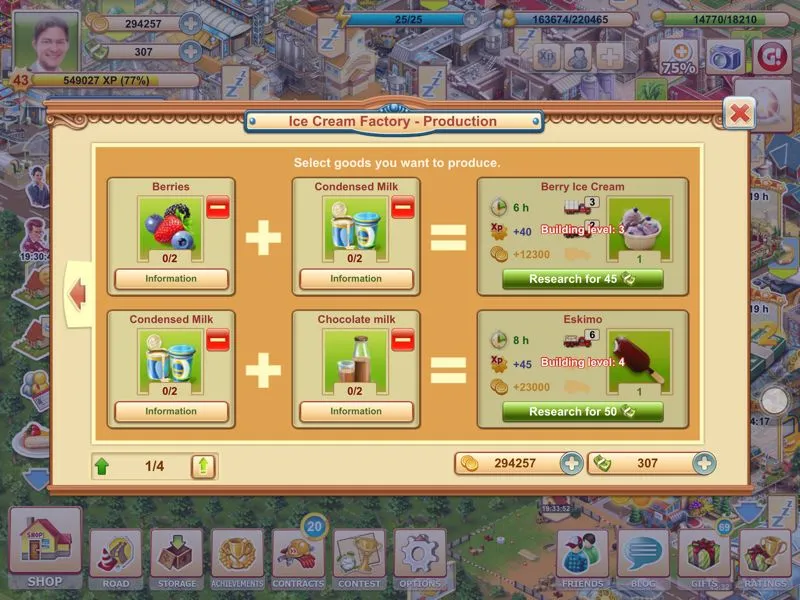Show Information for Chocolate milk

[356, 411]
